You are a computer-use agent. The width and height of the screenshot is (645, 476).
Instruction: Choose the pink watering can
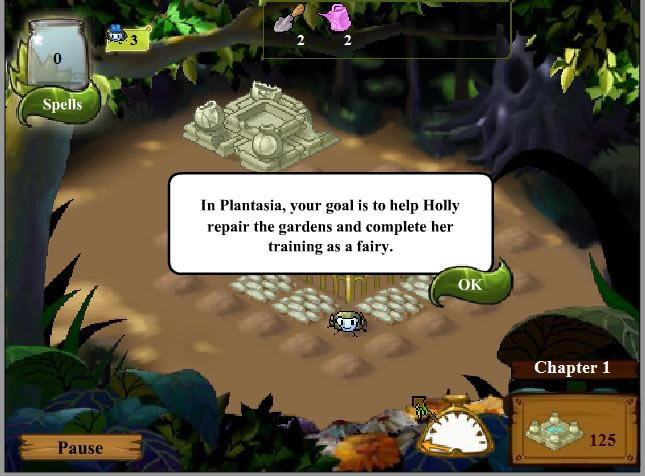[337, 17]
